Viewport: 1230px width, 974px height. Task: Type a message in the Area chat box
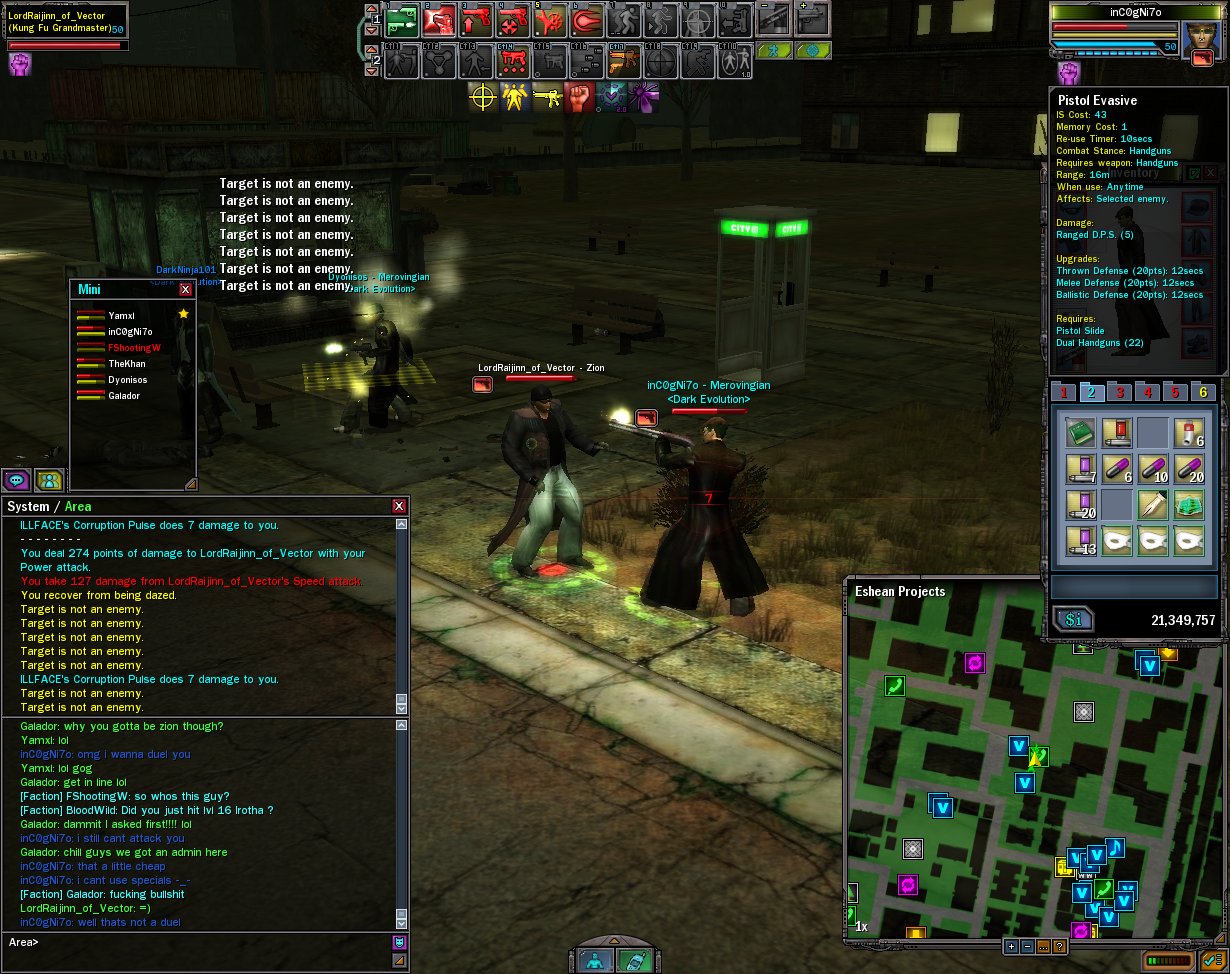point(200,942)
